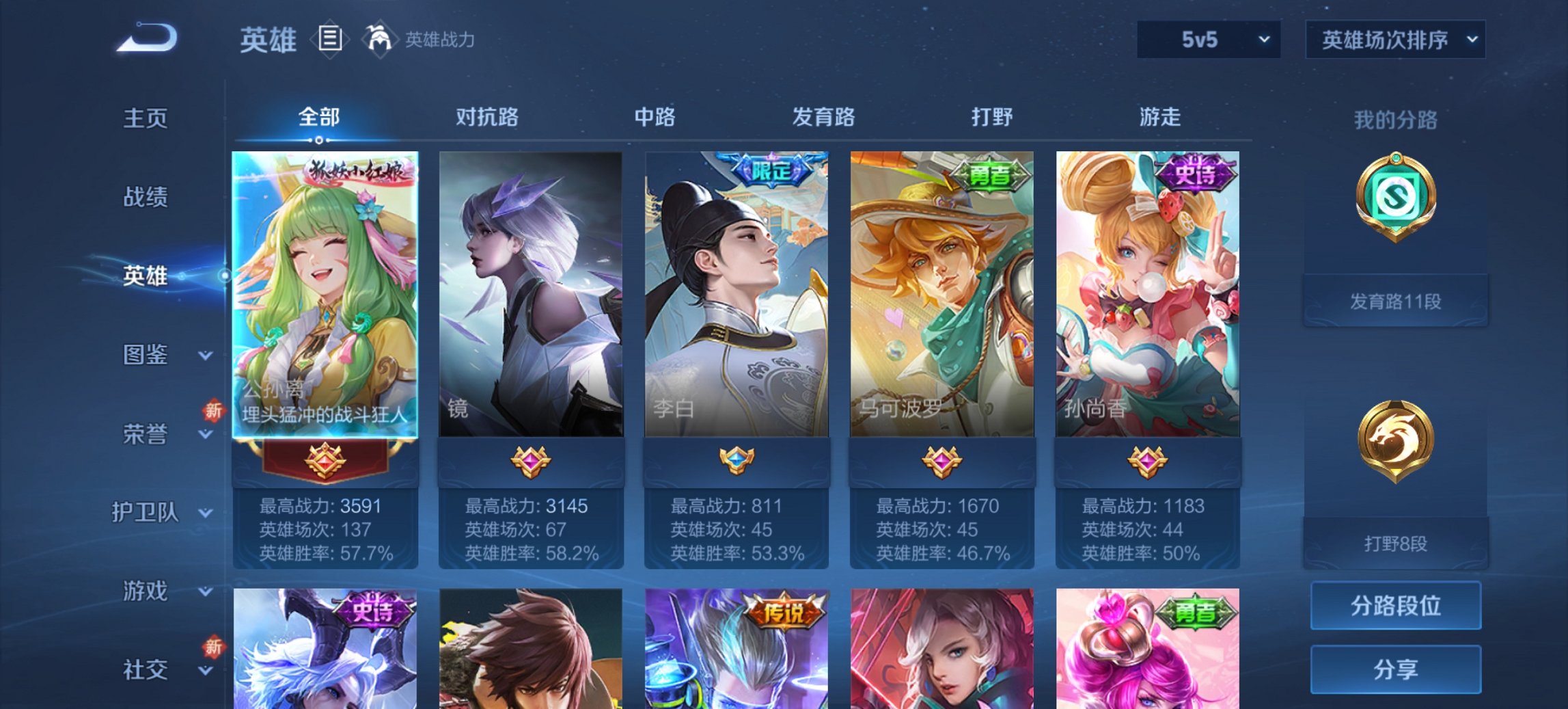Image resolution: width=1568 pixels, height=709 pixels.
Task: Click the 分享 share button
Action: pyautogui.click(x=1396, y=669)
